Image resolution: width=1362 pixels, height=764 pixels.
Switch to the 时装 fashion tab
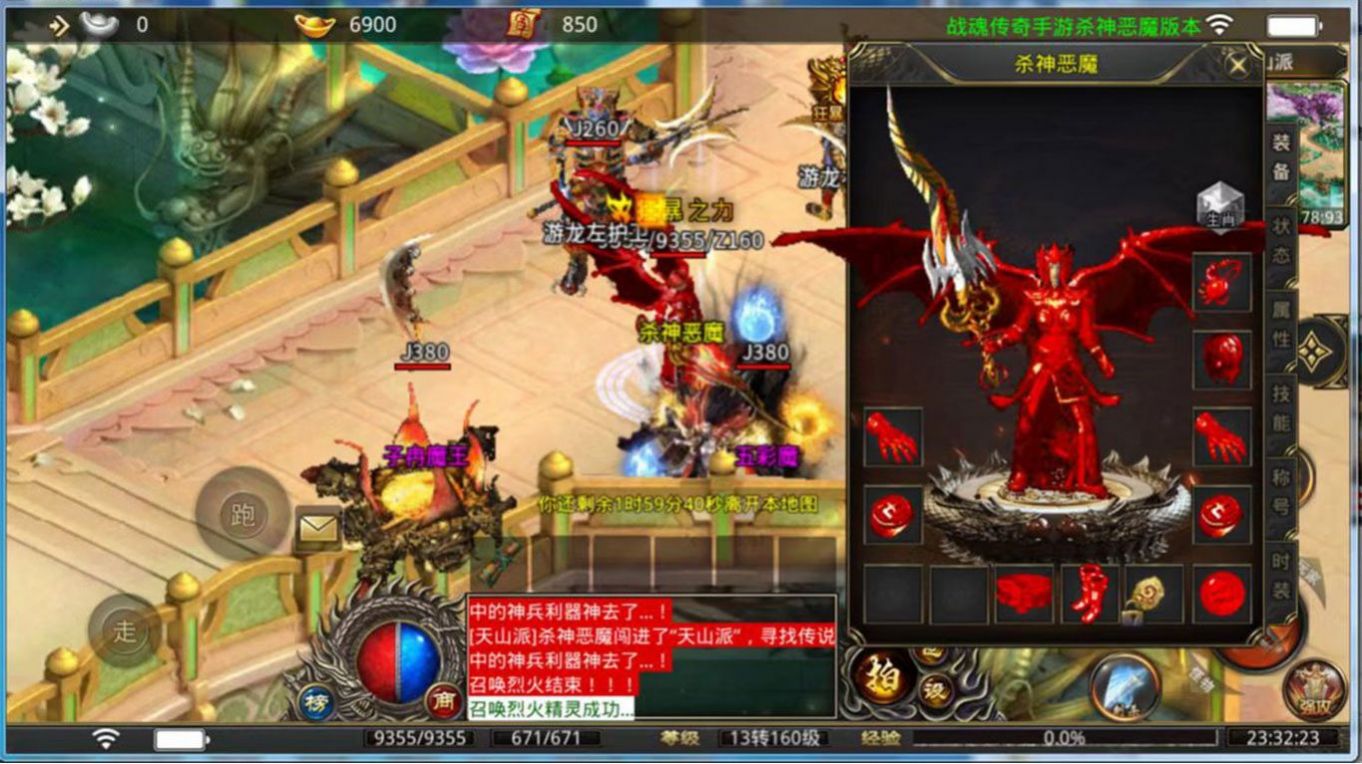pos(1281,576)
